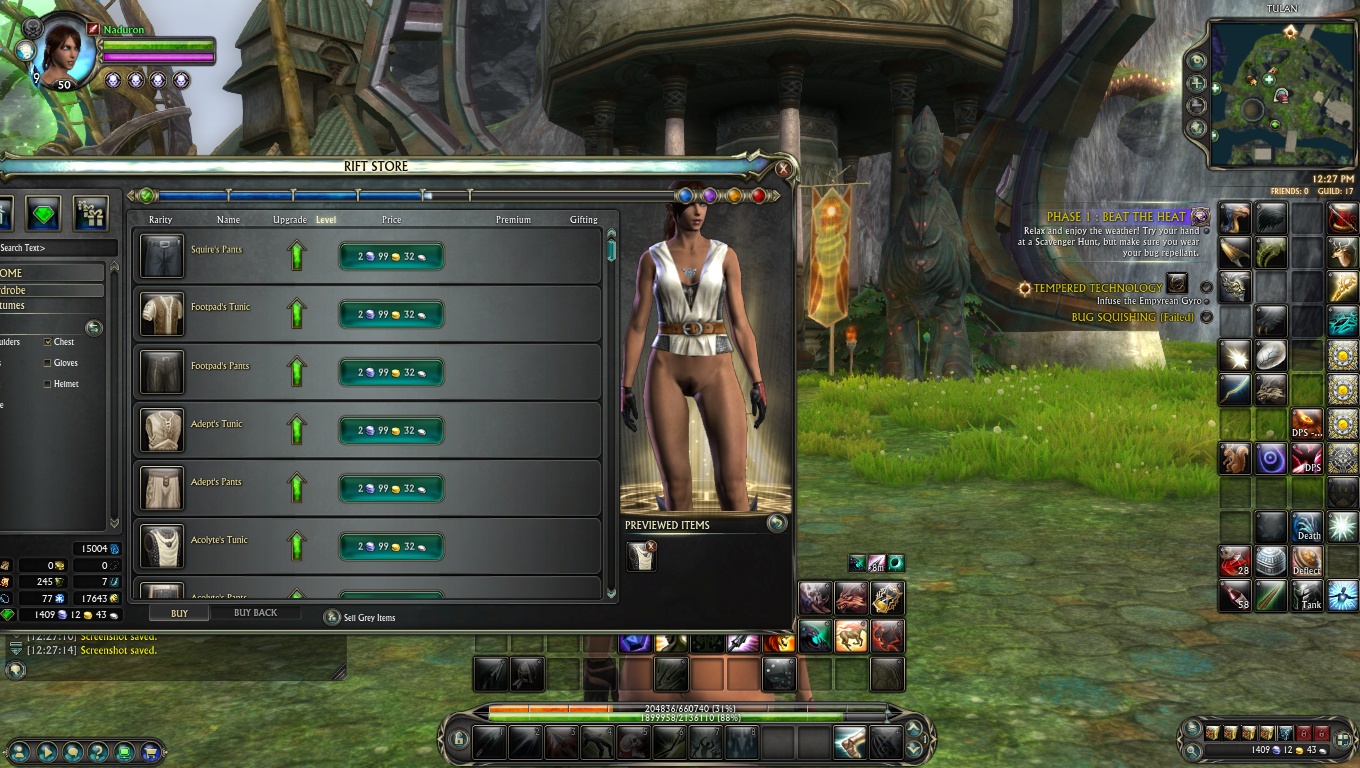Switch to the Buy Back tab

[x=255, y=613]
